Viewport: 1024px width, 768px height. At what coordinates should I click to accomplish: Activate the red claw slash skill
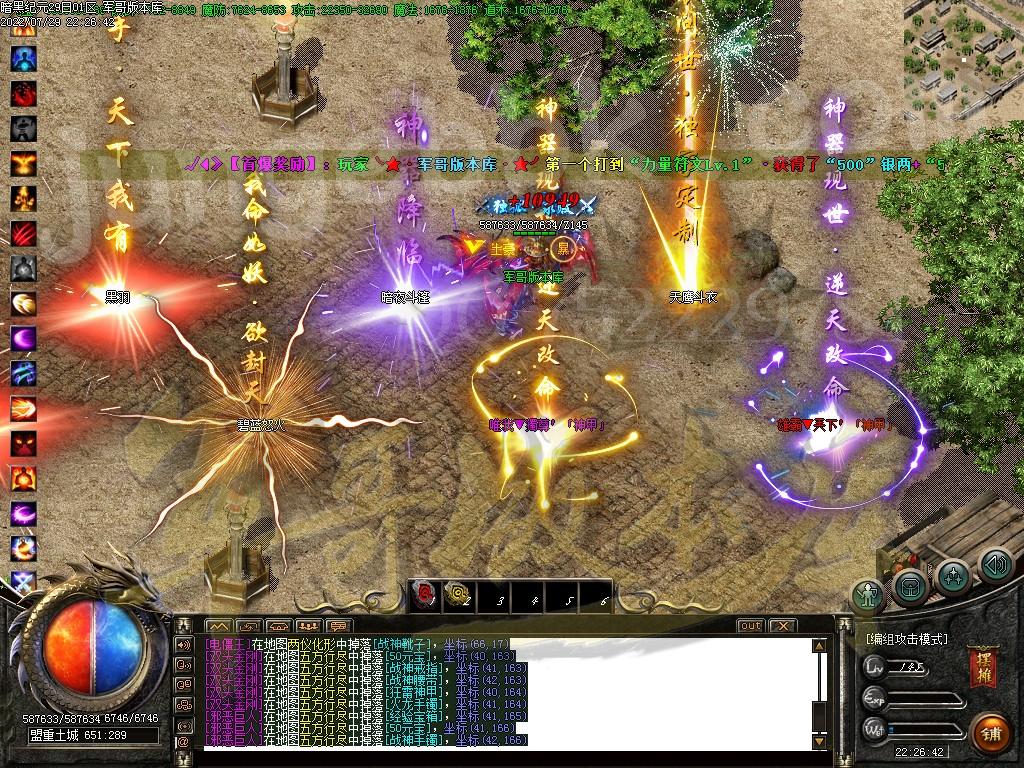[24, 233]
